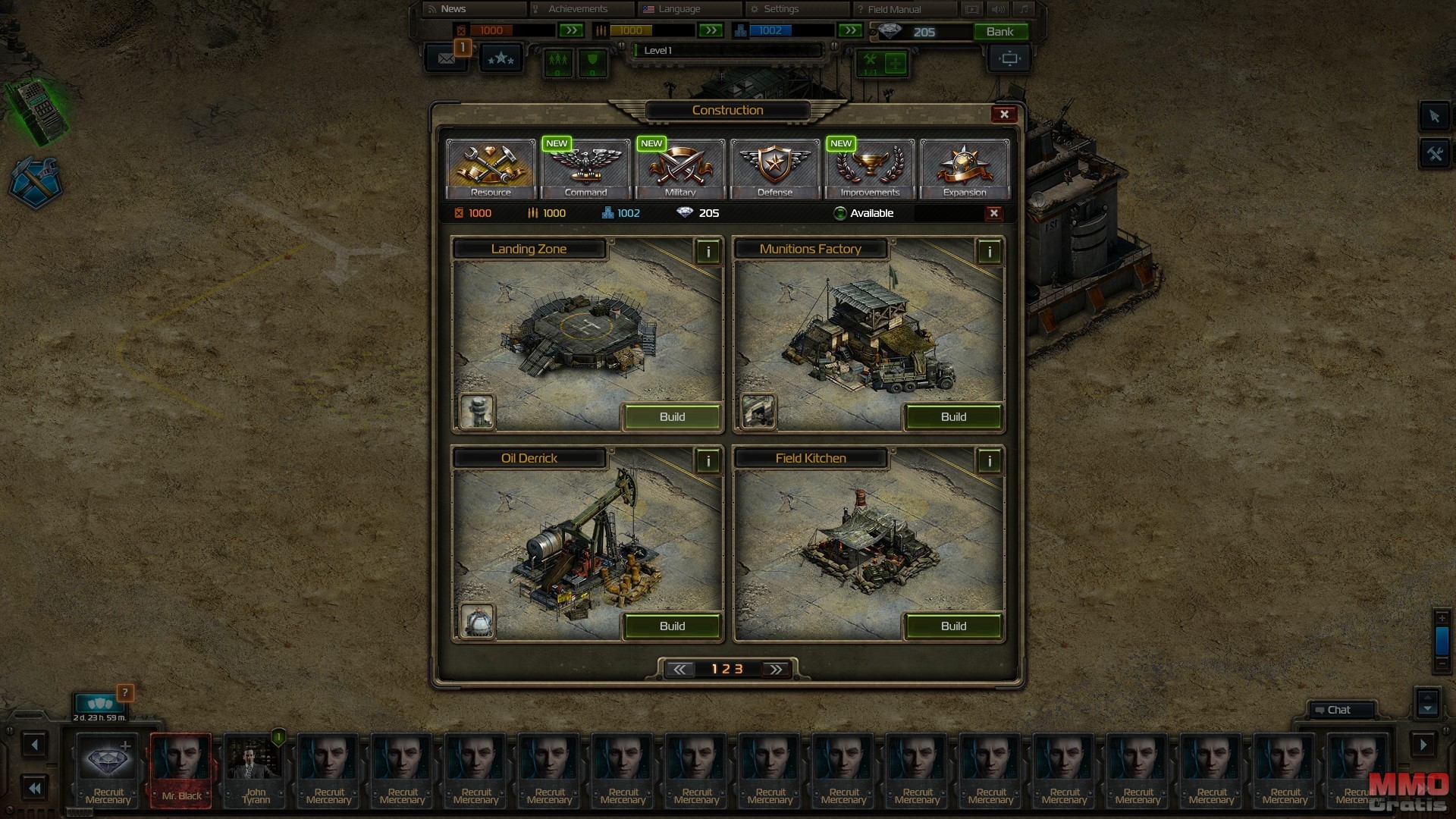Open the Defense category tab
Screen dimensions: 1456x819
point(775,168)
